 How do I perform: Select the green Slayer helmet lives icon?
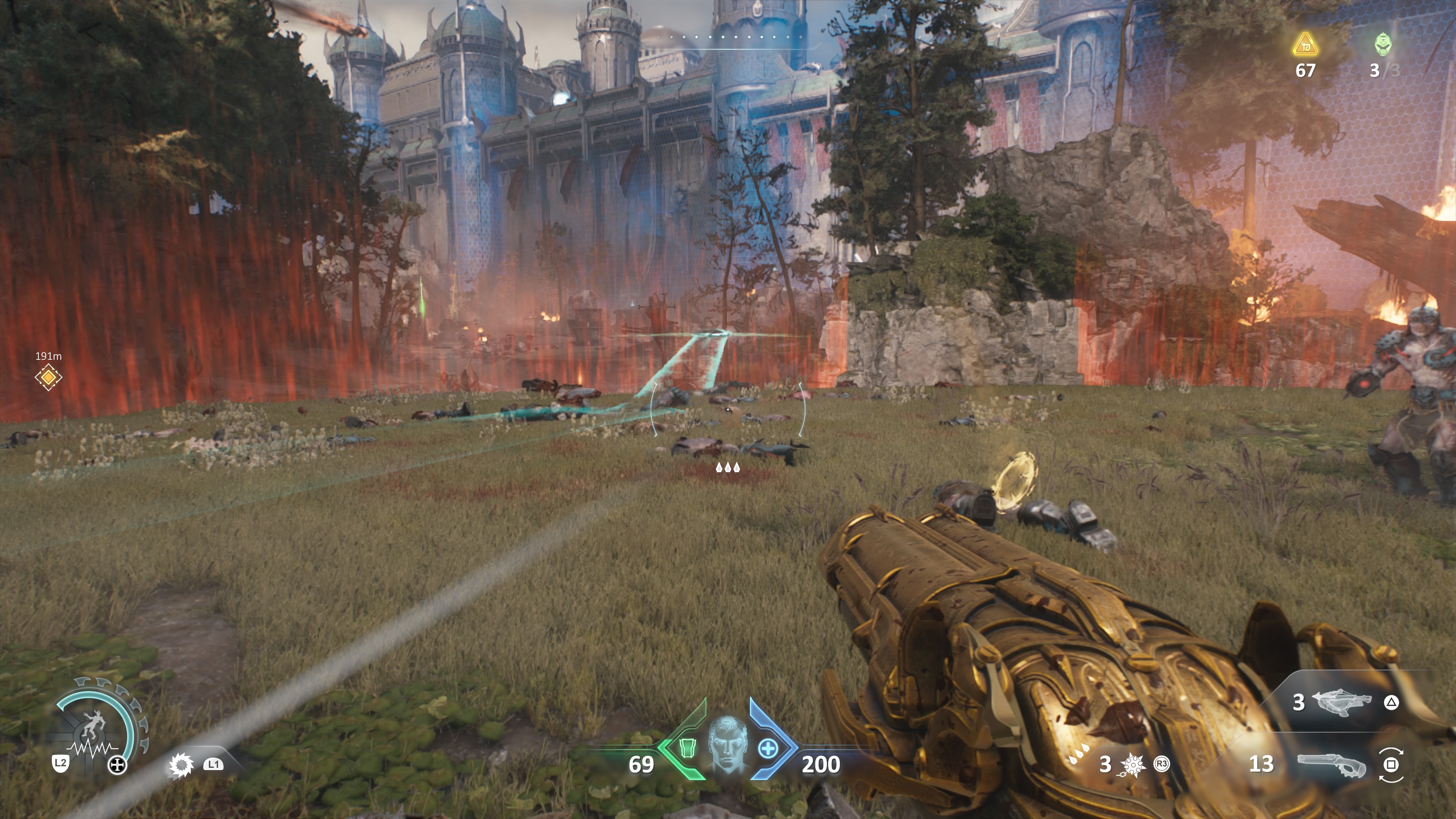pyautogui.click(x=1383, y=44)
